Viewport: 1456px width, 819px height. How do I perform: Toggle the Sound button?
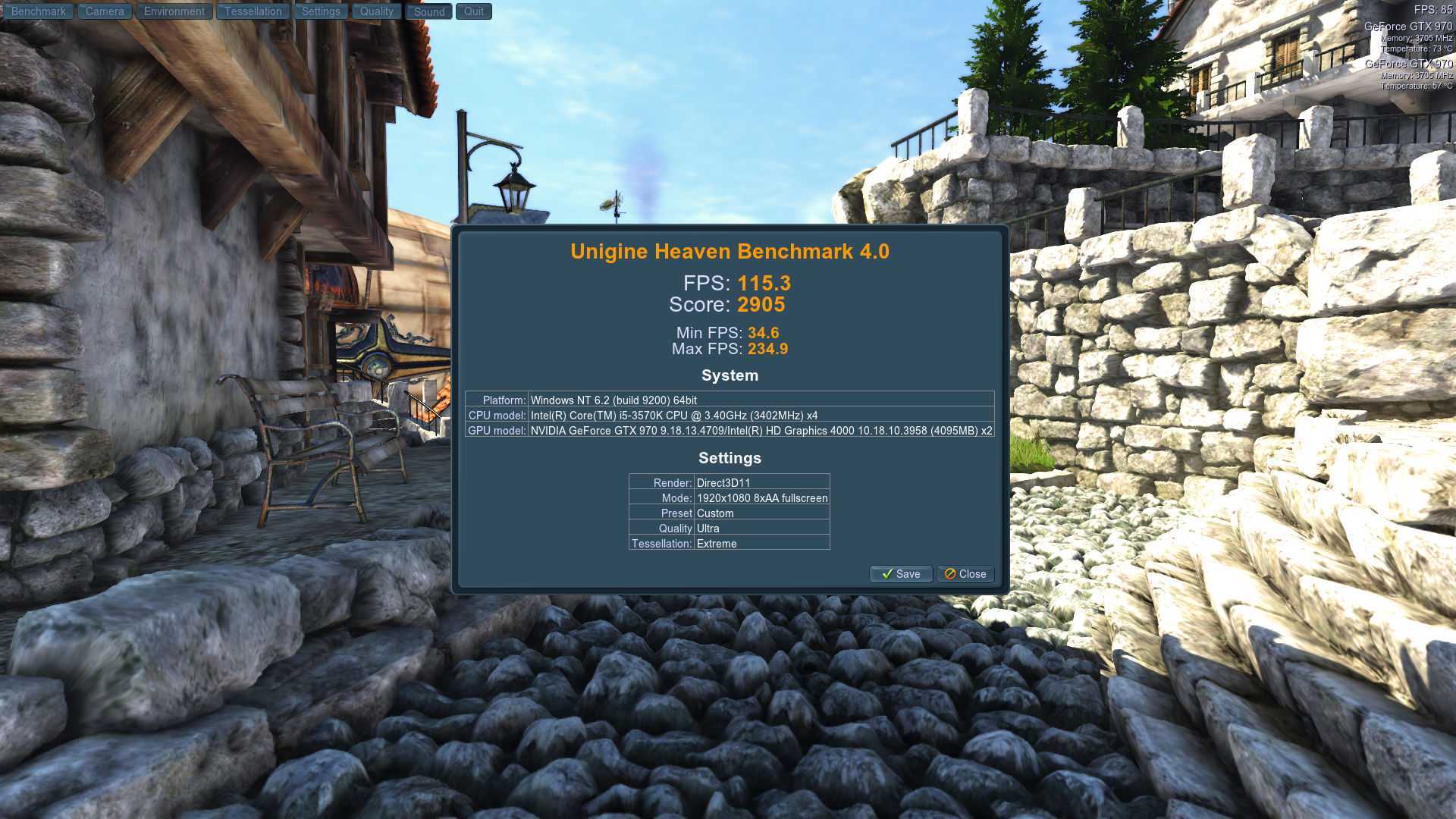click(x=429, y=11)
